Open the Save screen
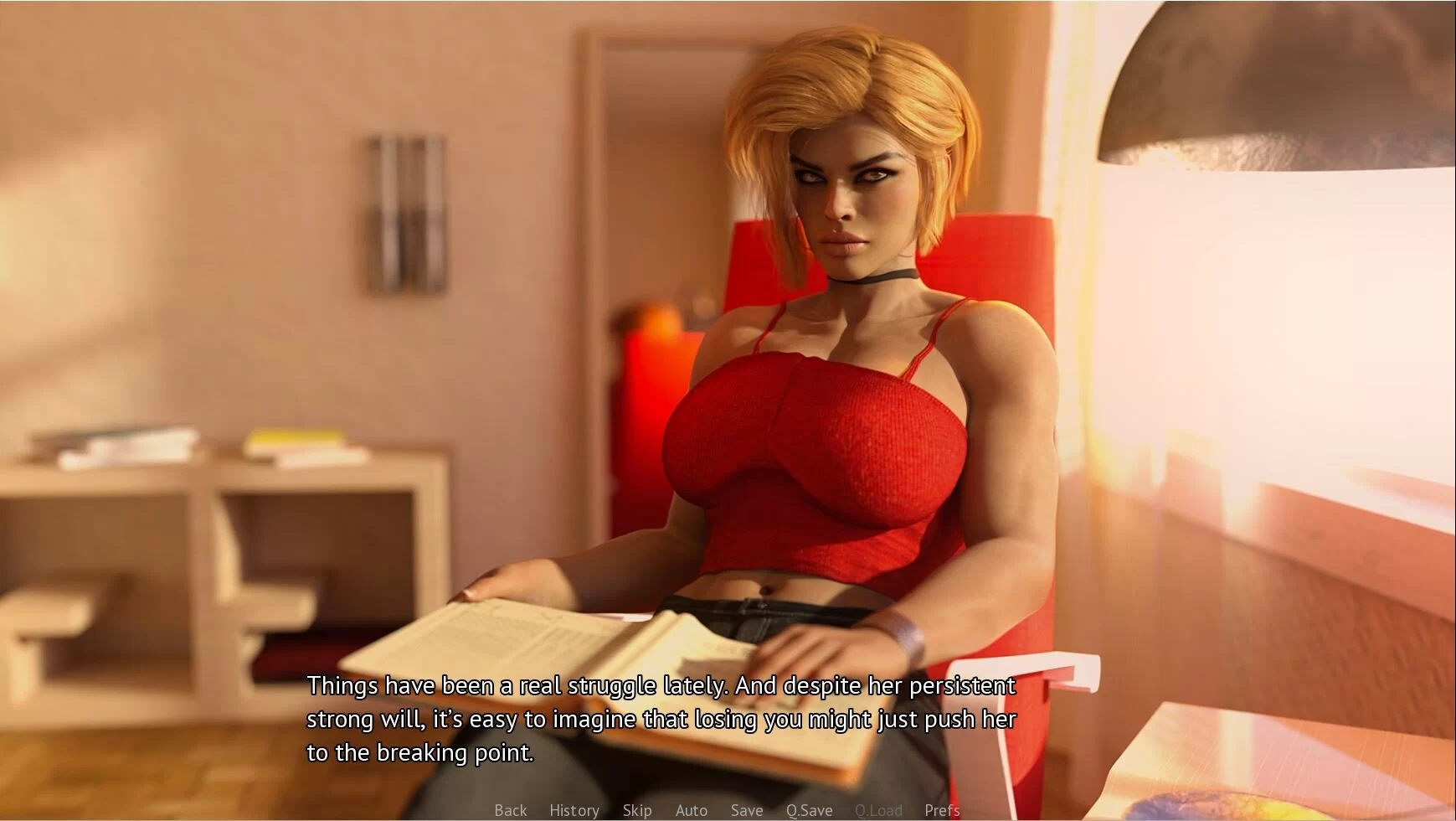The height and width of the screenshot is (821, 1456). pos(746,810)
